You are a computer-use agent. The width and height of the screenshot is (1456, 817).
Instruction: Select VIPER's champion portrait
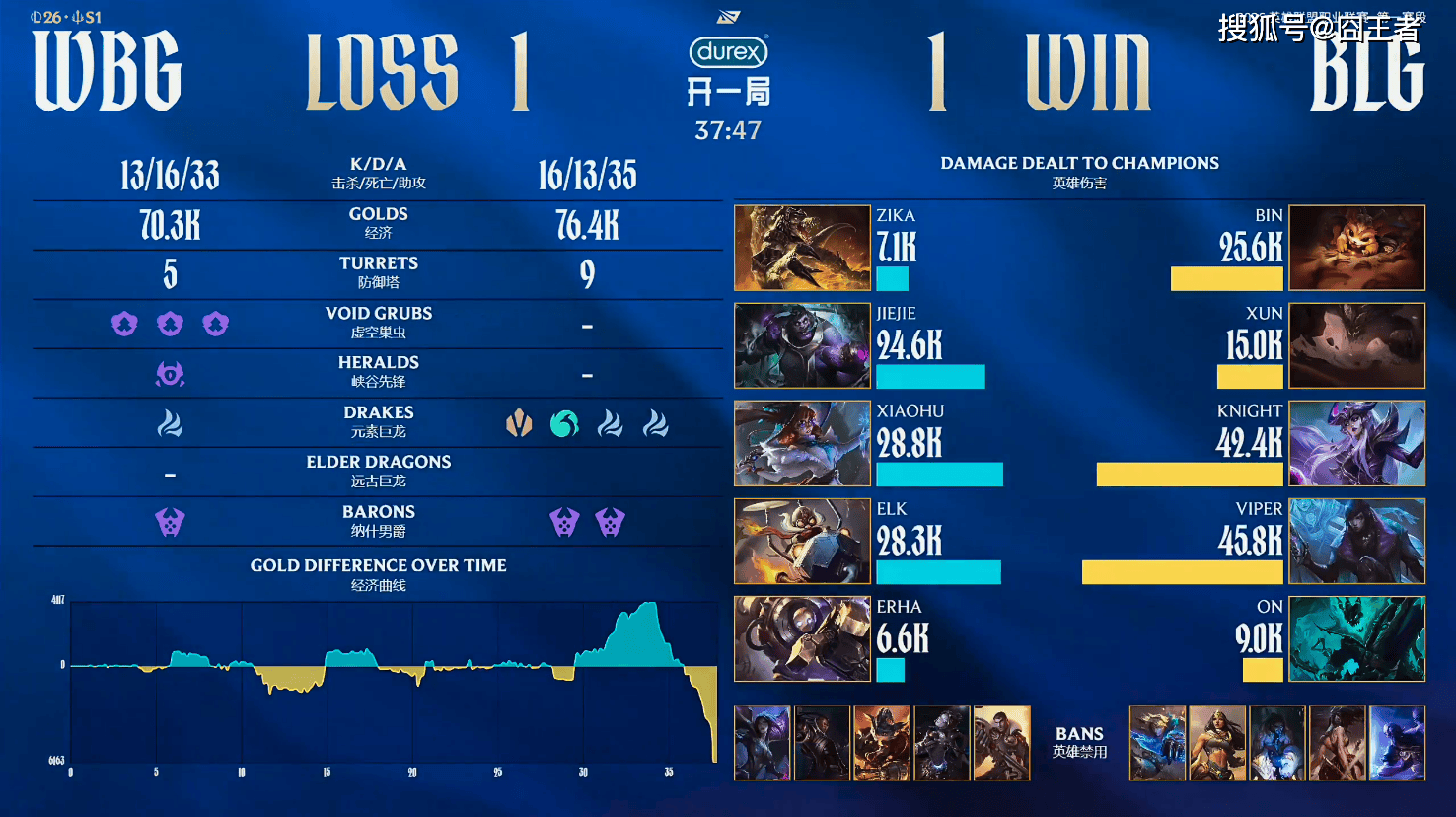[x=1356, y=541]
